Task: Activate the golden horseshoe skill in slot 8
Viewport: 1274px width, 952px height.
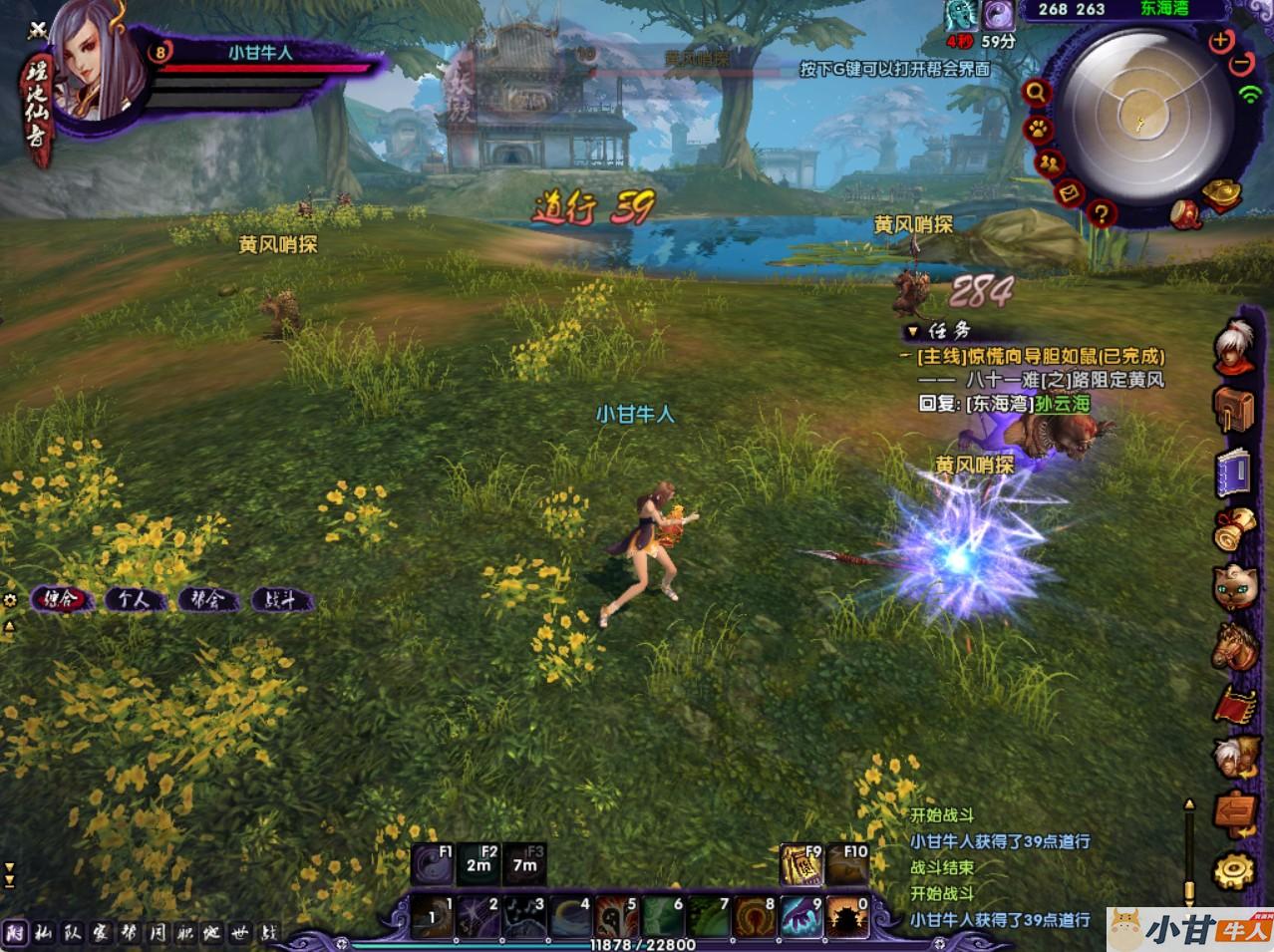Action: pos(754,917)
